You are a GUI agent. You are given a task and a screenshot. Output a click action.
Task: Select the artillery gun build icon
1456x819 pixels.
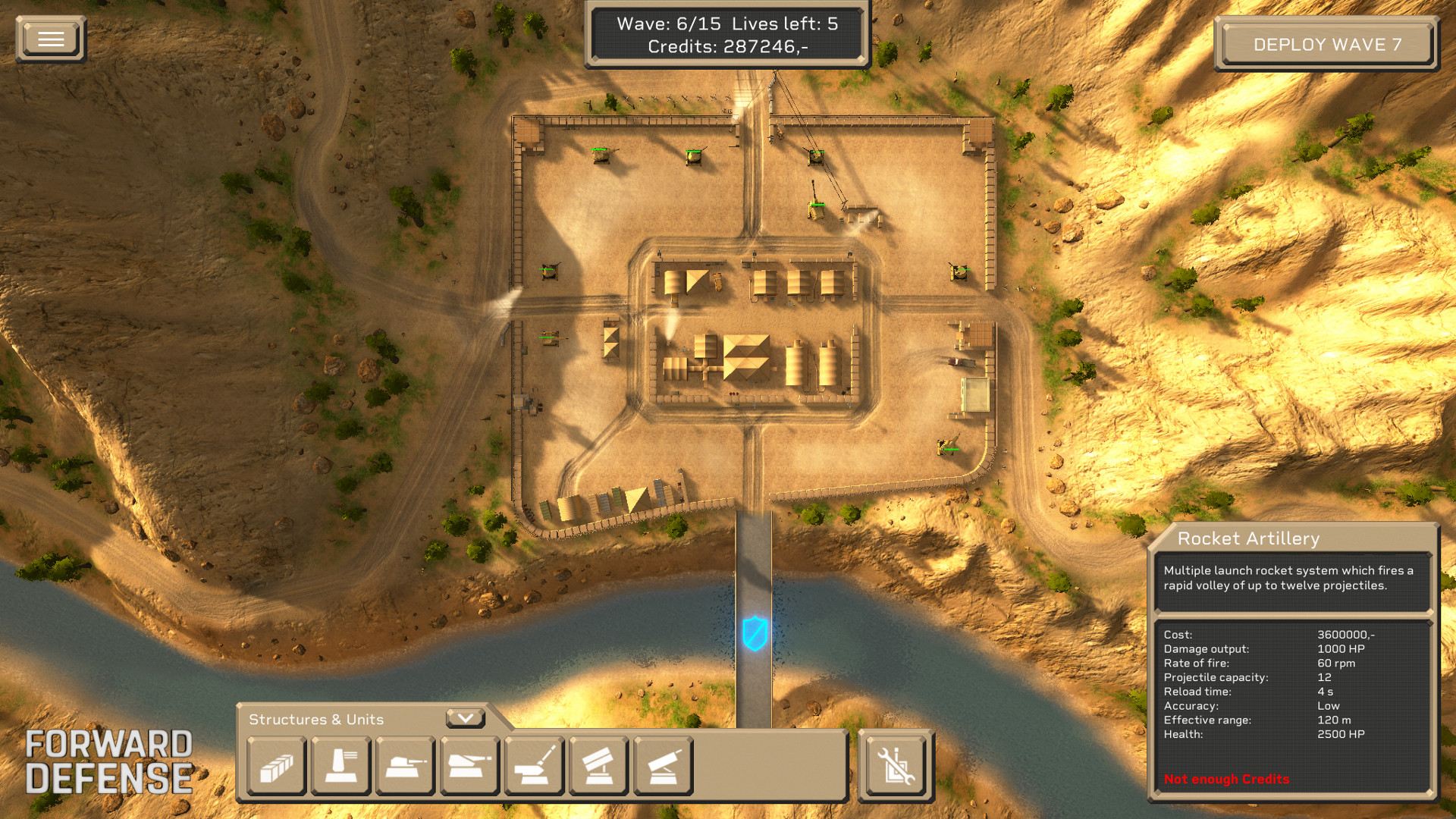(x=534, y=766)
